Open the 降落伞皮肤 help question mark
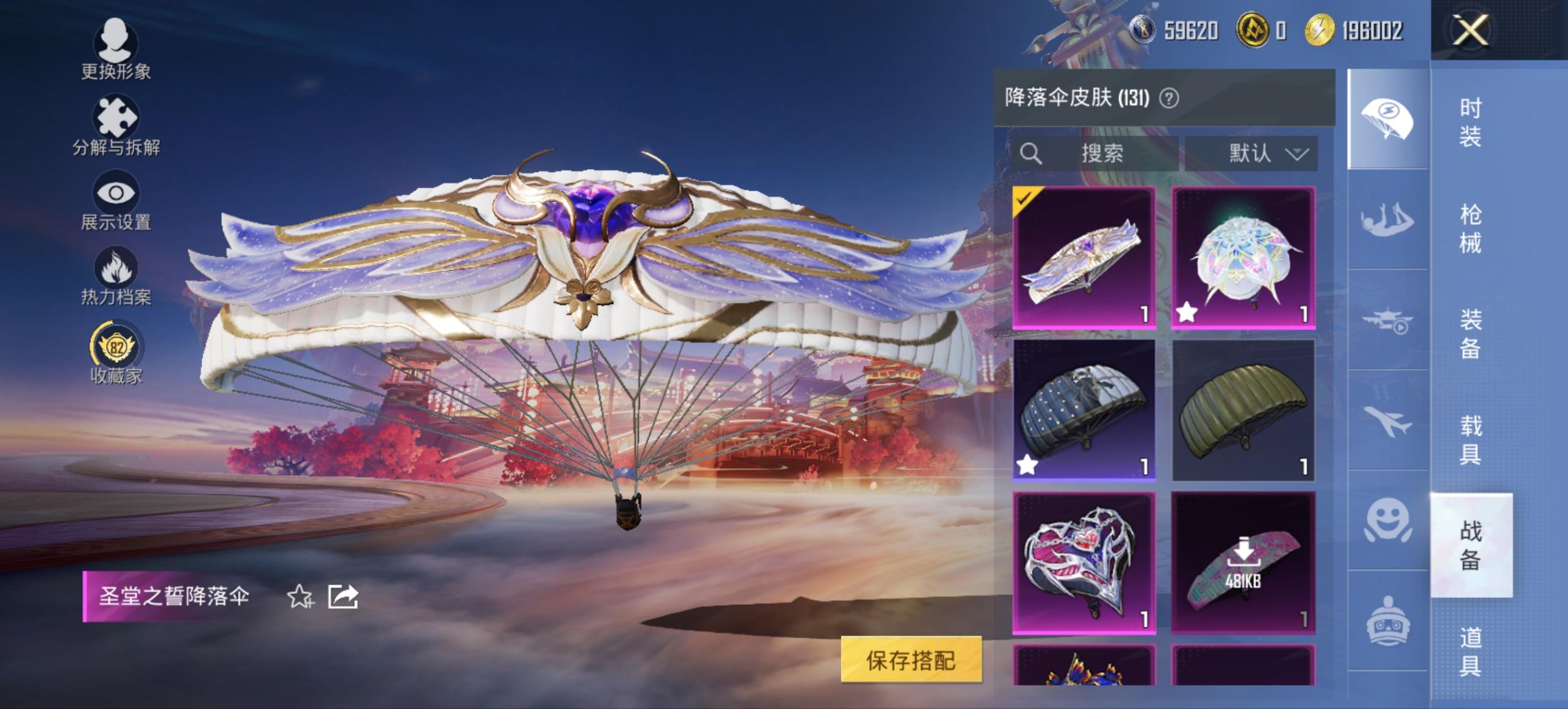 tap(1168, 98)
